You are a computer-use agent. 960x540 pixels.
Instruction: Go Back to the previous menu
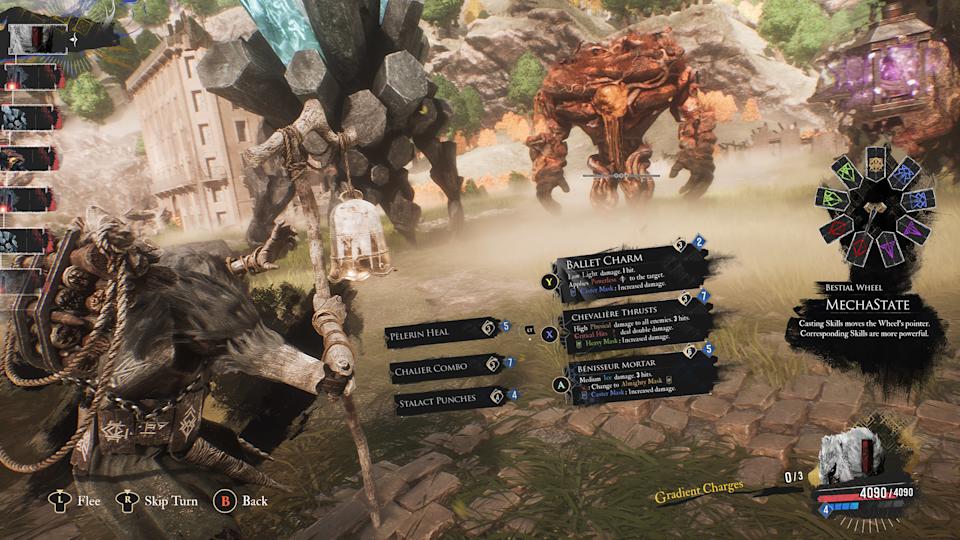pyautogui.click(x=243, y=500)
